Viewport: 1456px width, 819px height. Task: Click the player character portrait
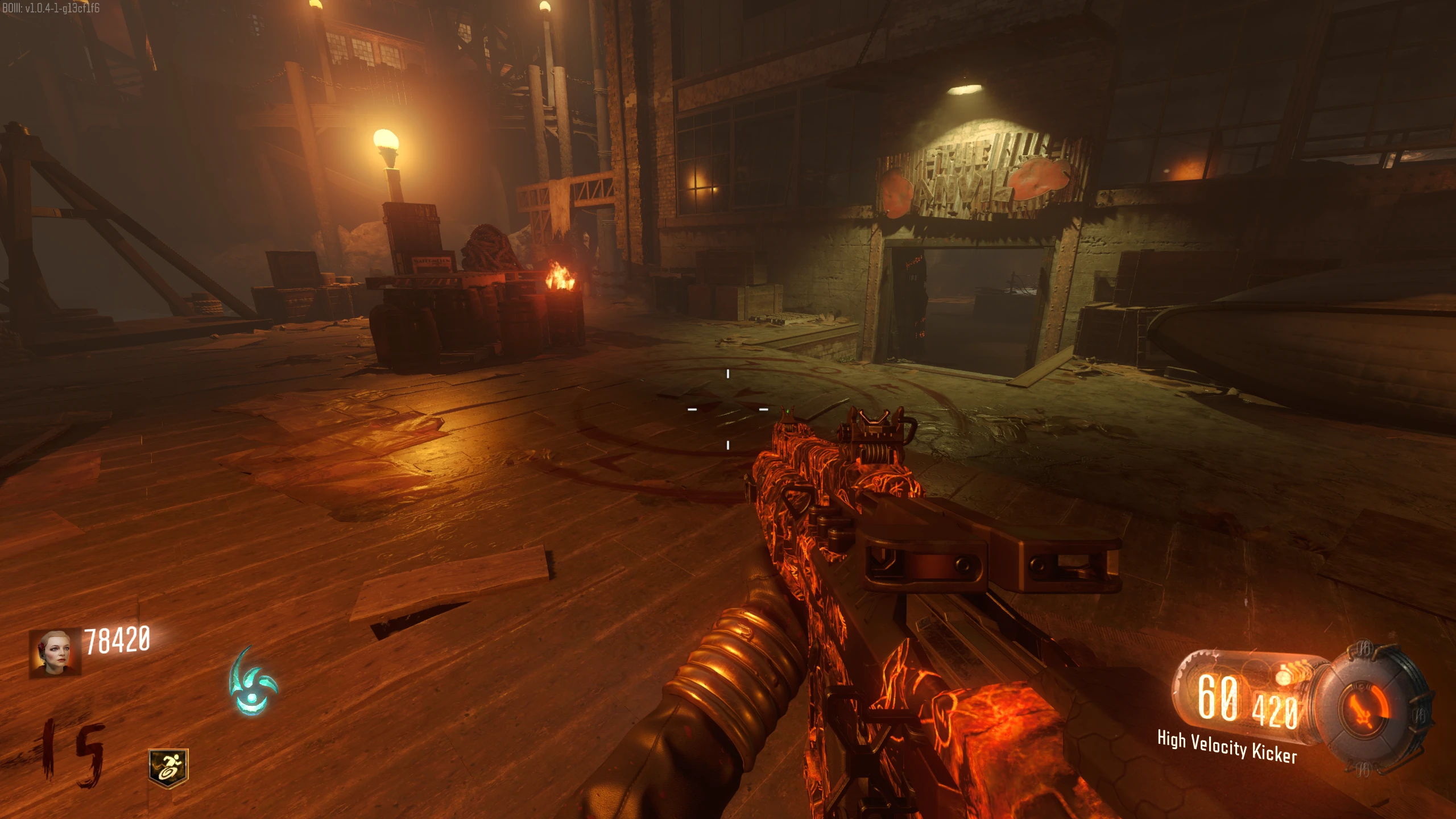pyautogui.click(x=55, y=652)
